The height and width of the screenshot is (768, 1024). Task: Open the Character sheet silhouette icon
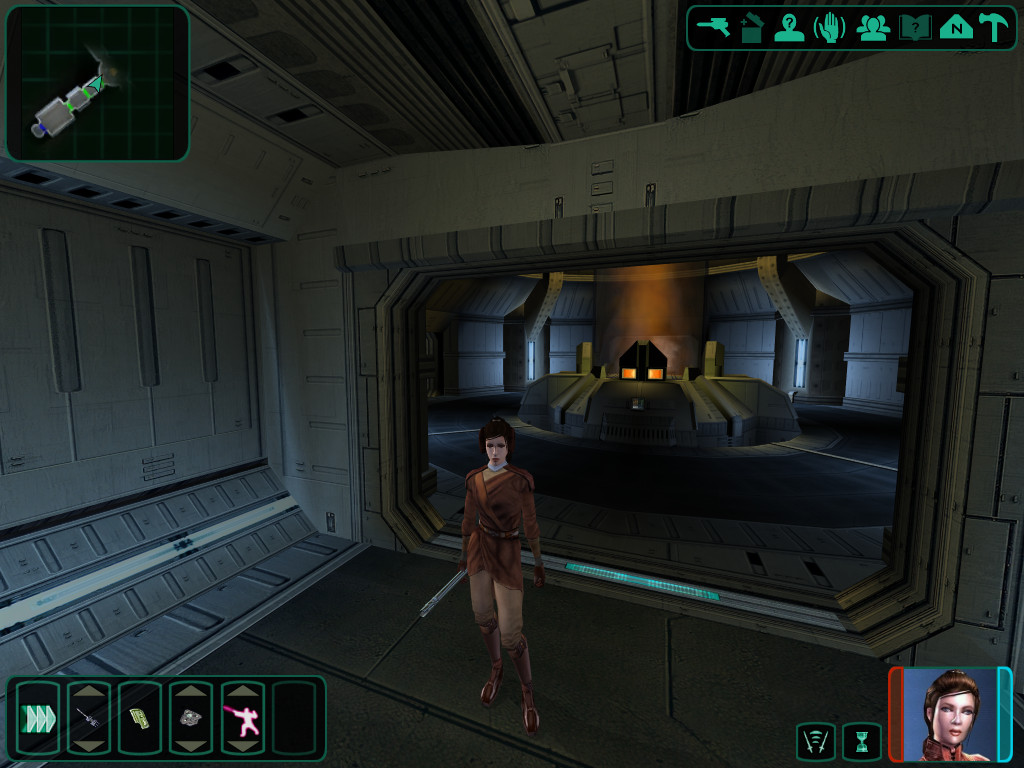(x=790, y=27)
